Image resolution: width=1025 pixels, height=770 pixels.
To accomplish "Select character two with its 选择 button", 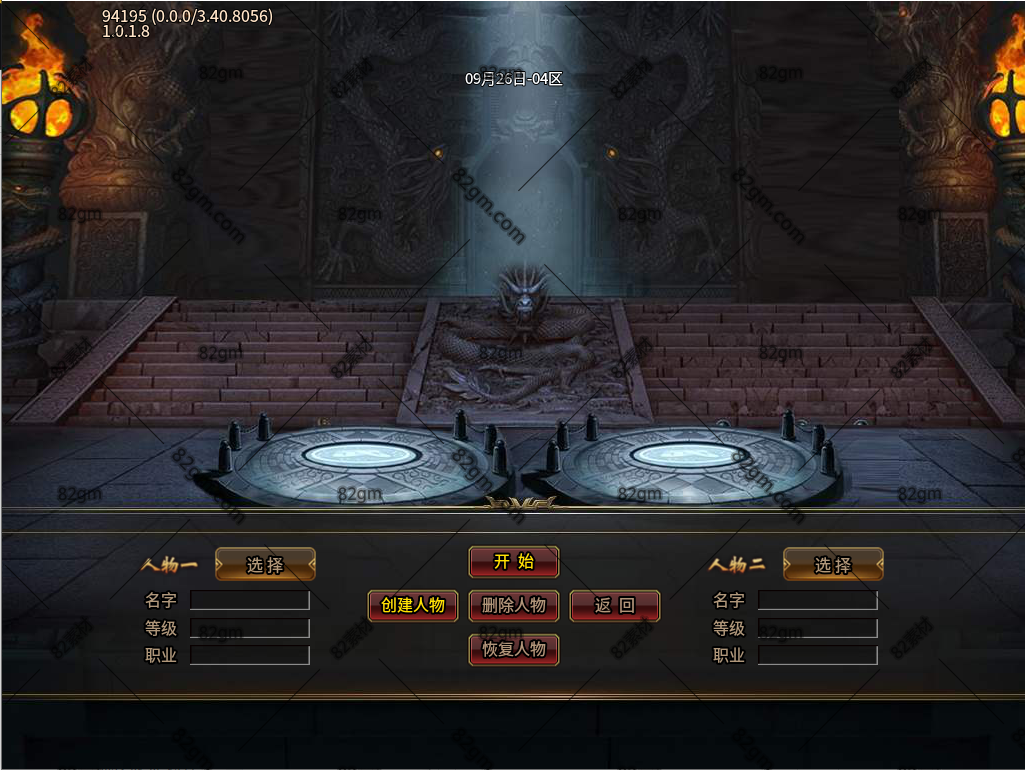I will point(833,565).
